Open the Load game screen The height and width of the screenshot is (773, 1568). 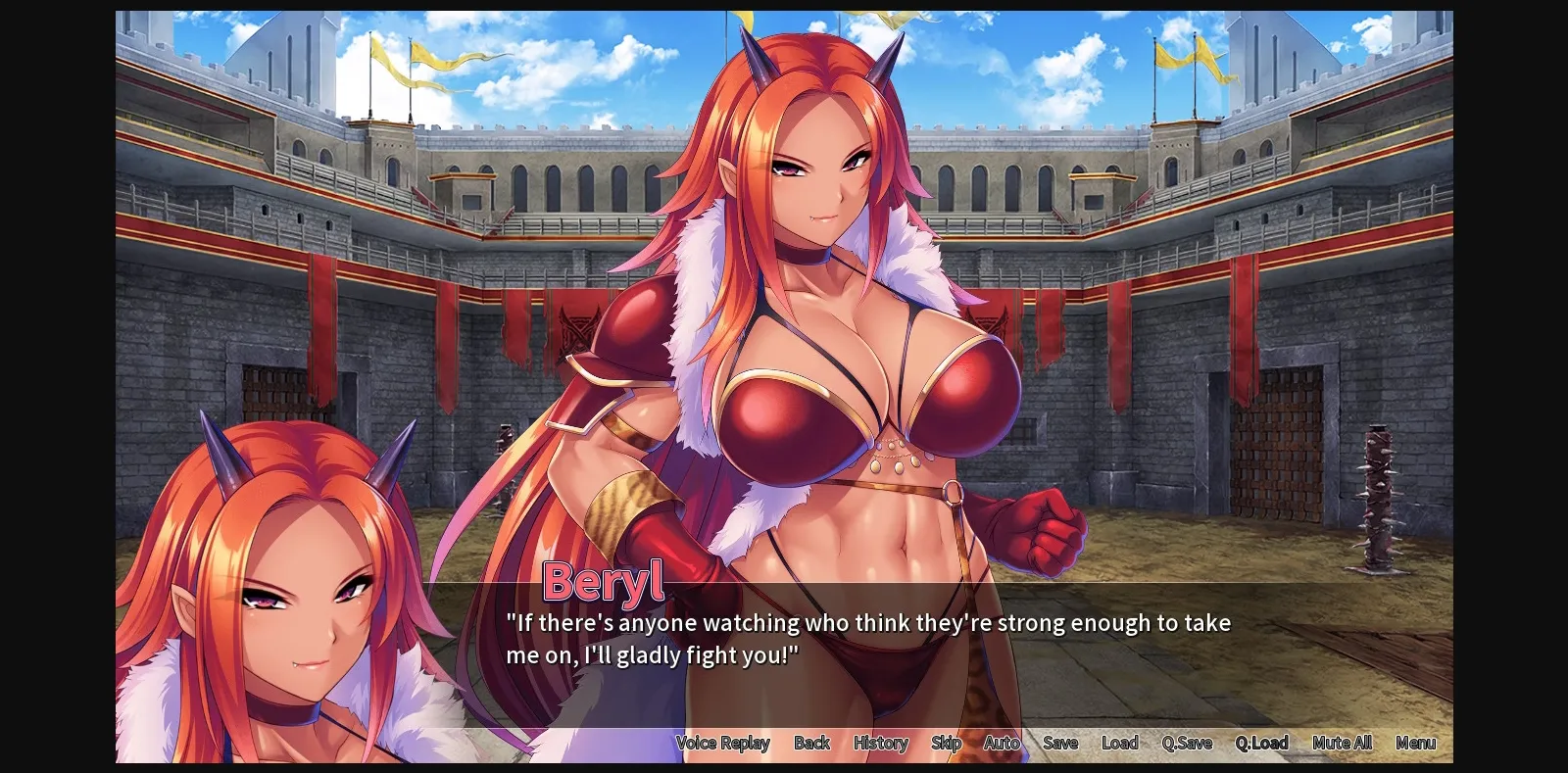(1119, 743)
